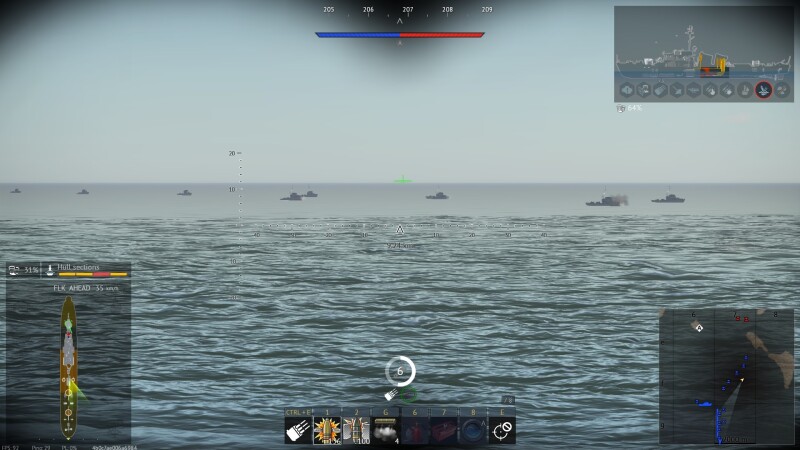
Task: Start unwatering with the slot 8 pump icon
Action: pos(473,431)
